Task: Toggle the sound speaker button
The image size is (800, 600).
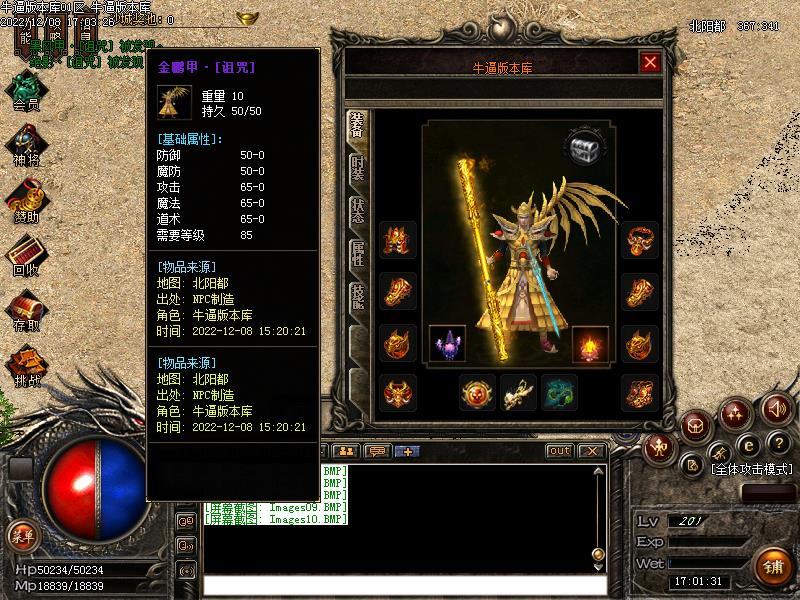Action: click(776, 408)
